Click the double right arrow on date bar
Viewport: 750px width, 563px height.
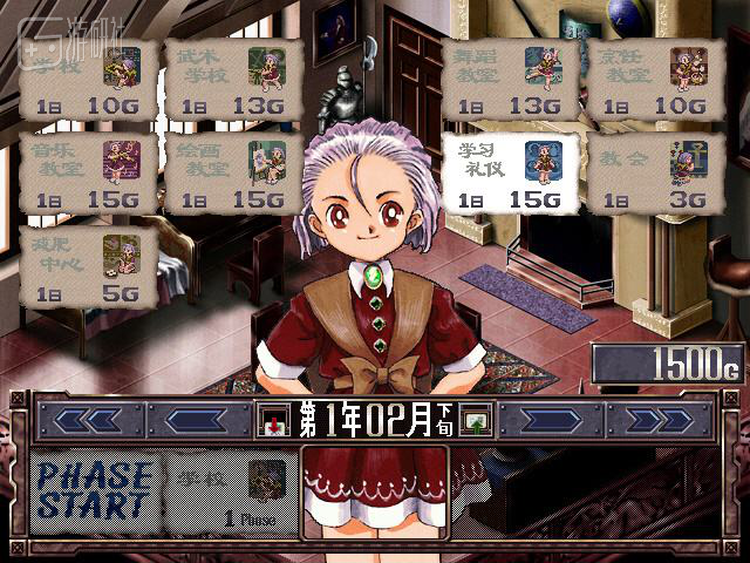tap(661, 421)
